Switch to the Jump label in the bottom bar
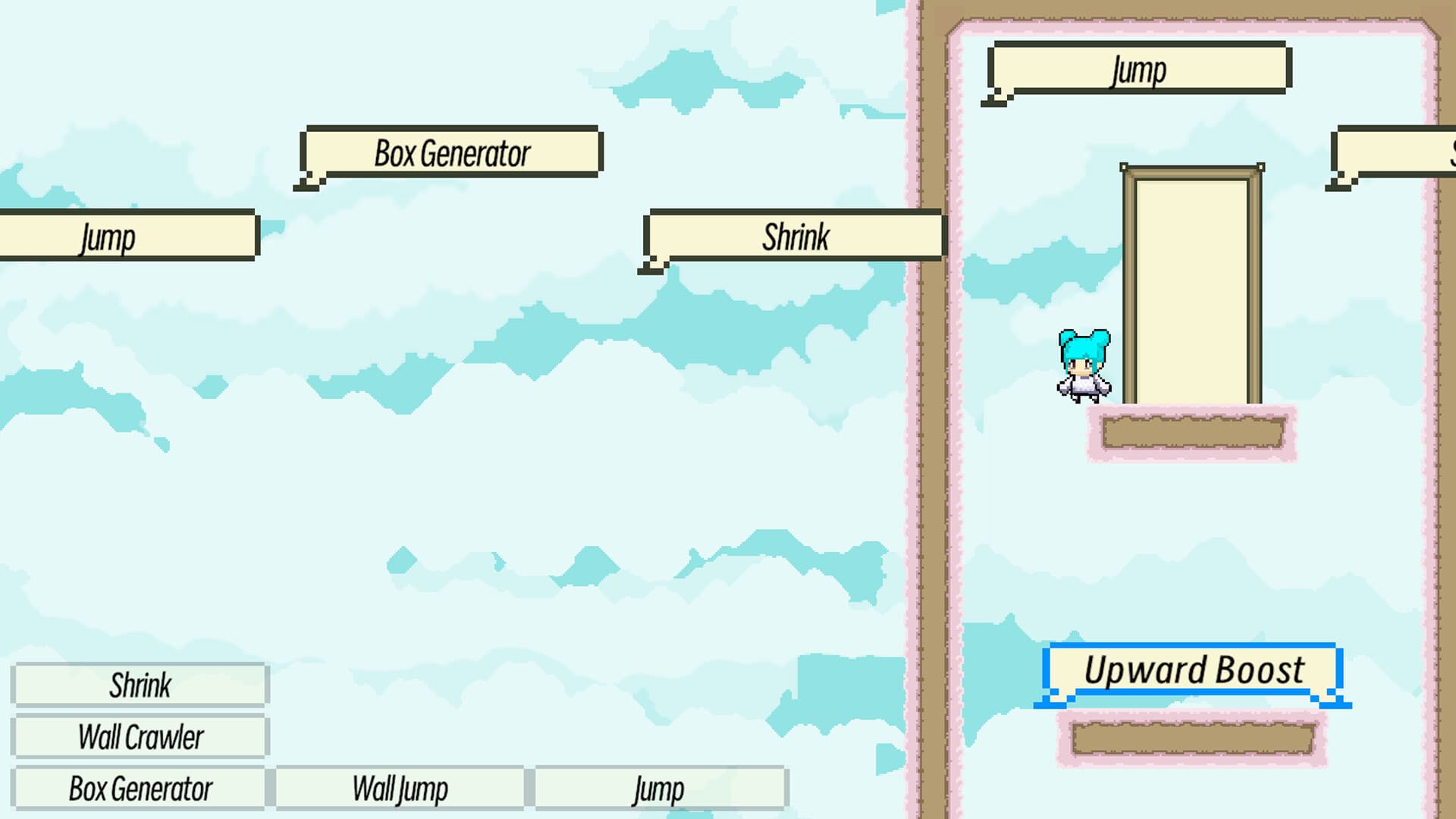The width and height of the screenshot is (1456, 819). (x=658, y=787)
